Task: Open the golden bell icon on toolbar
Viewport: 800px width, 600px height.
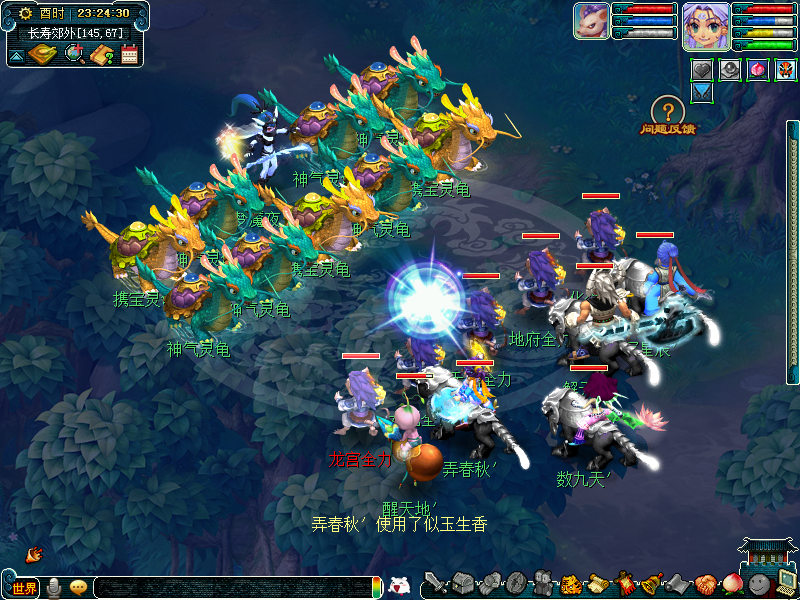Action: pos(651,584)
